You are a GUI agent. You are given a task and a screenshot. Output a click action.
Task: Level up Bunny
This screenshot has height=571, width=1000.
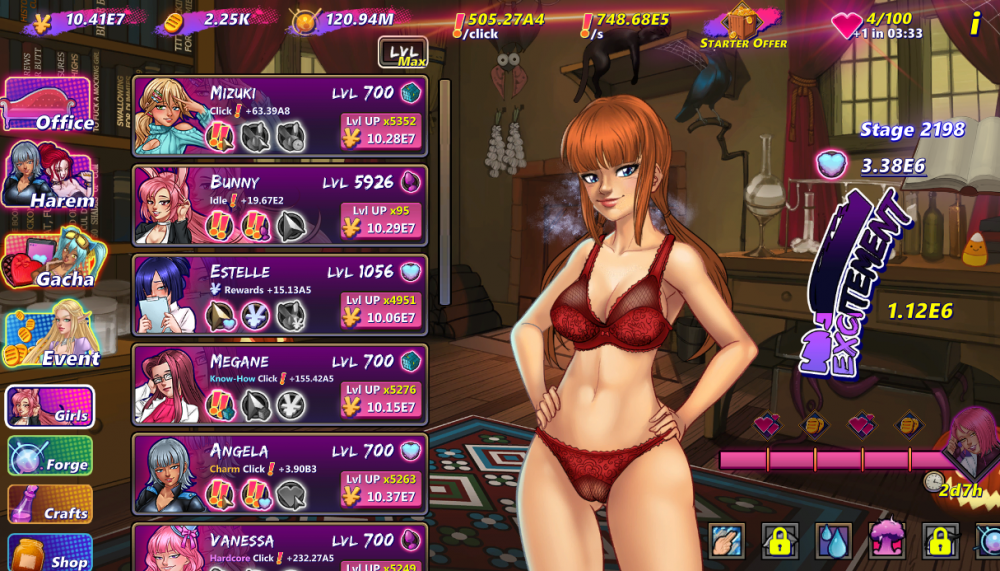tap(380, 220)
